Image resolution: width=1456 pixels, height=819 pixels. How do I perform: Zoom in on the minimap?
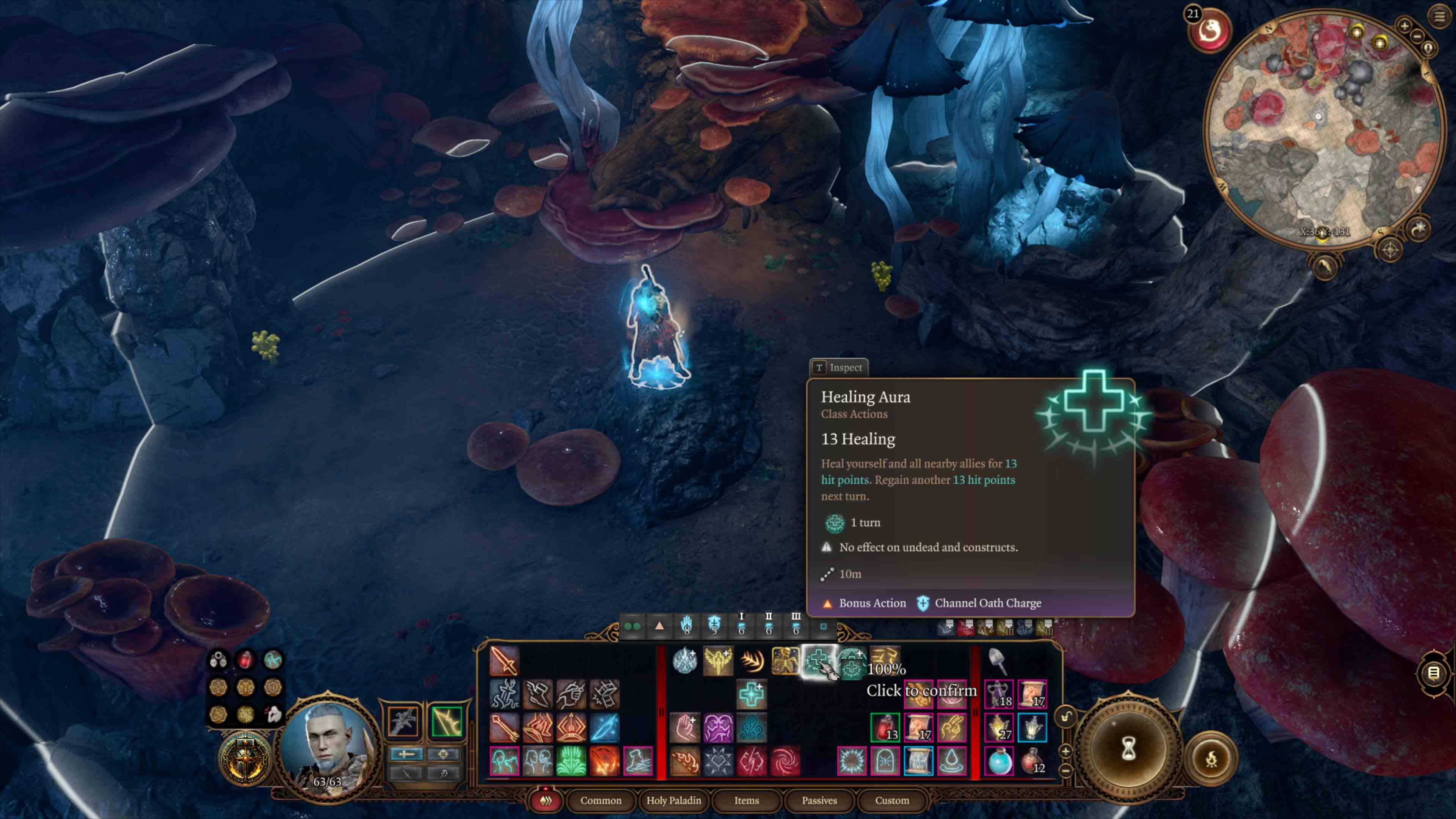1404,26
